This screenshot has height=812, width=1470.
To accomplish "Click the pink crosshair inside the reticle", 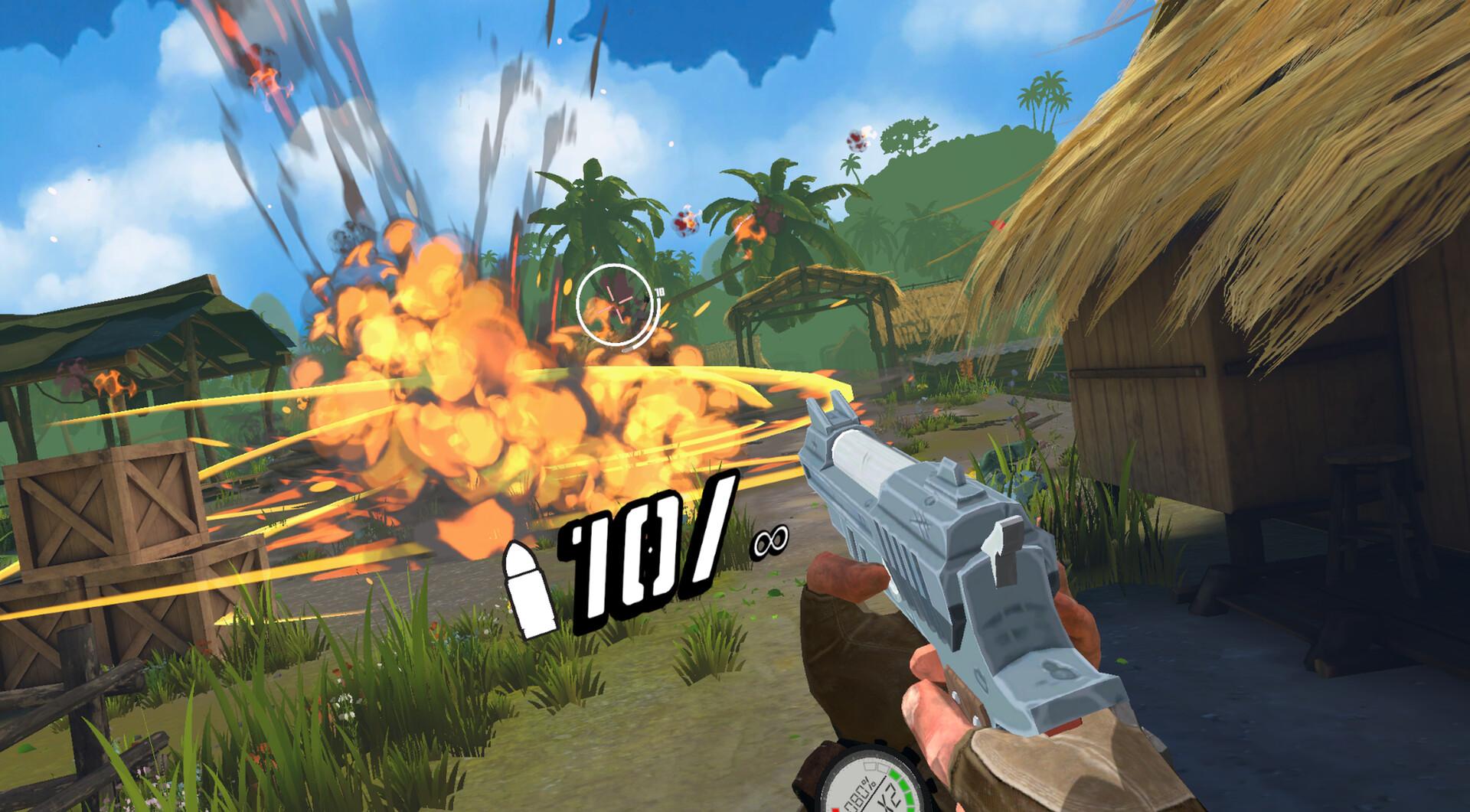I will pos(614,306).
